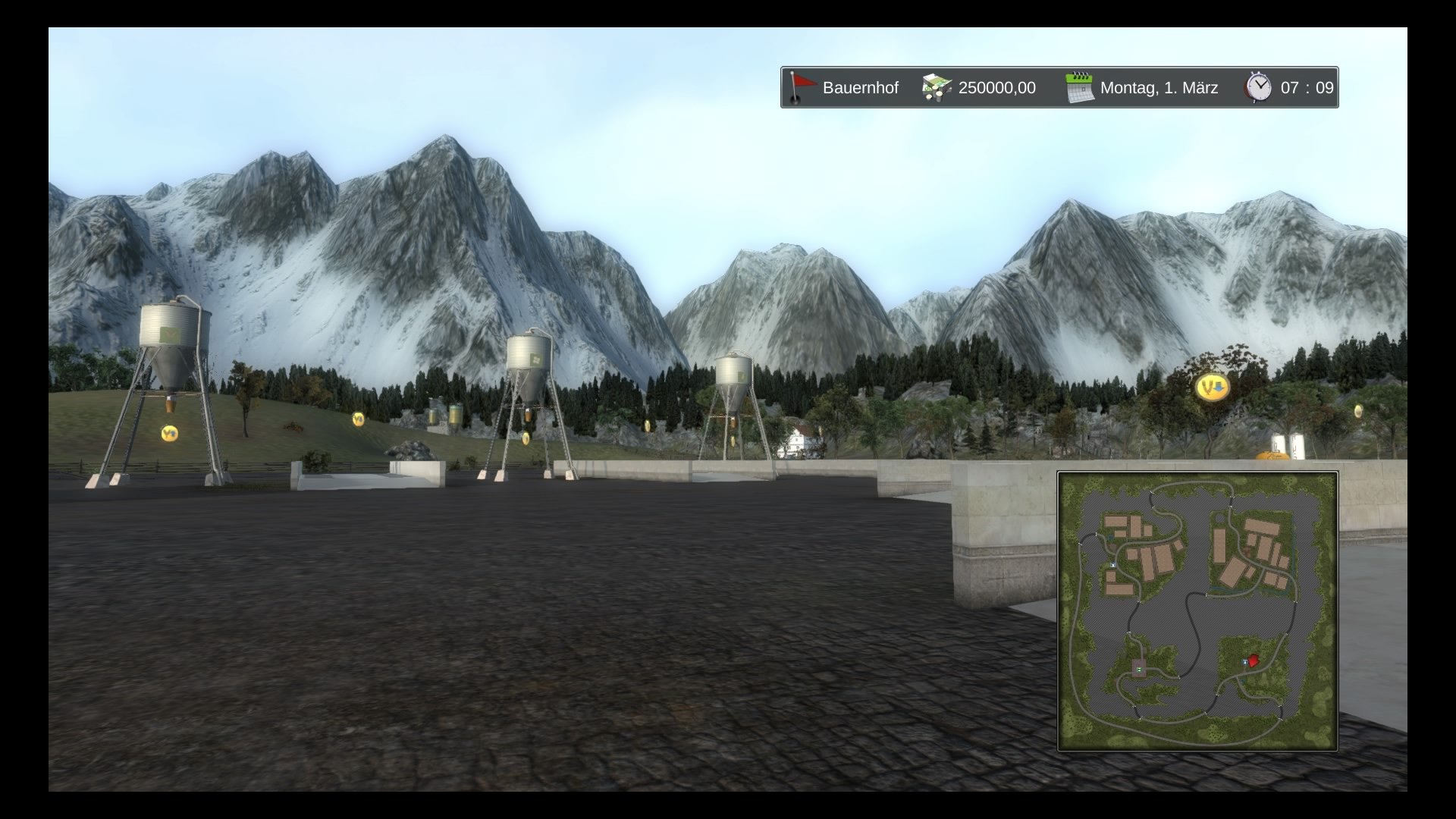
Task: Select the large yellow arrow marker icon
Action: [x=1212, y=388]
